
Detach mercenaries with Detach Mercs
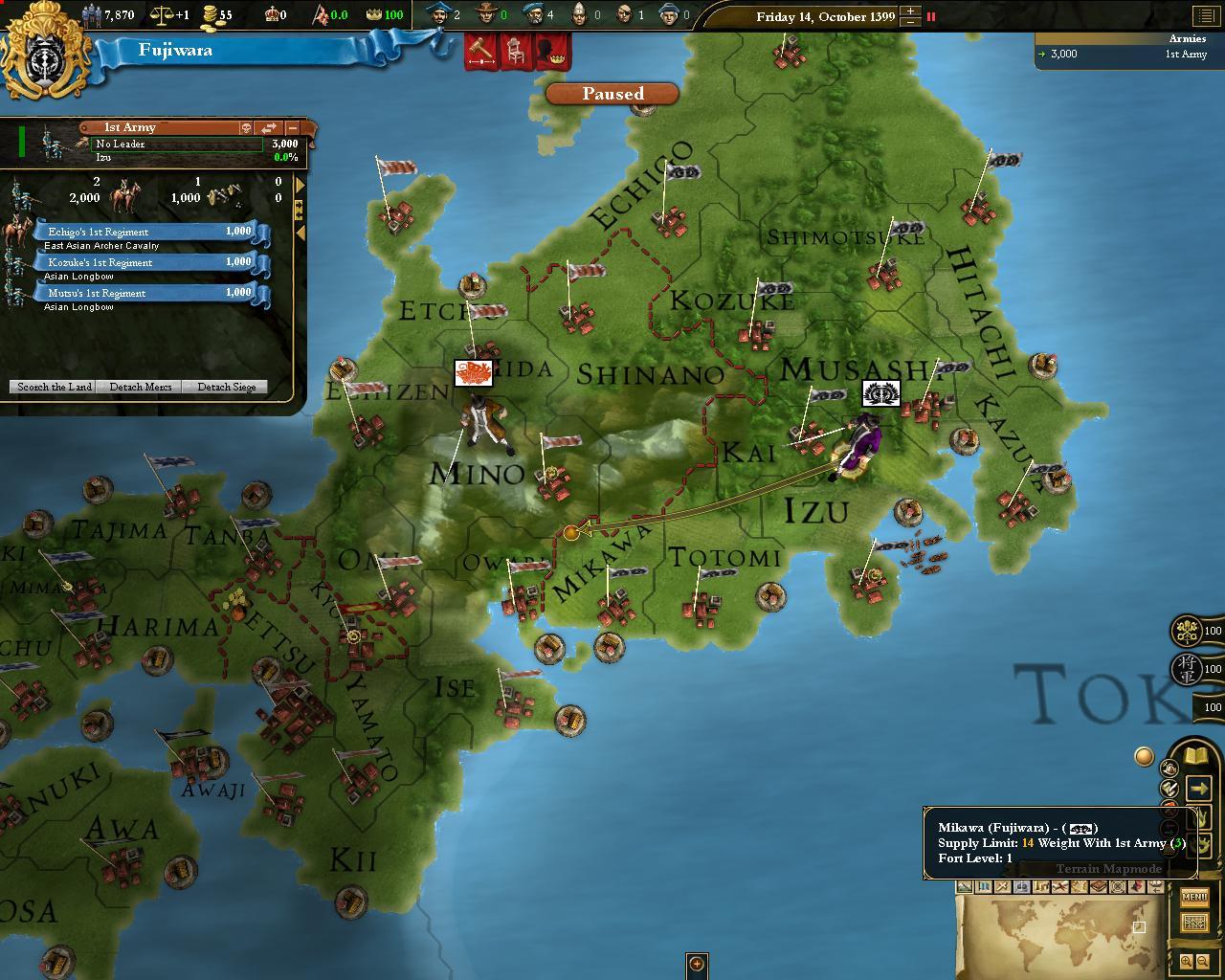coord(141,387)
